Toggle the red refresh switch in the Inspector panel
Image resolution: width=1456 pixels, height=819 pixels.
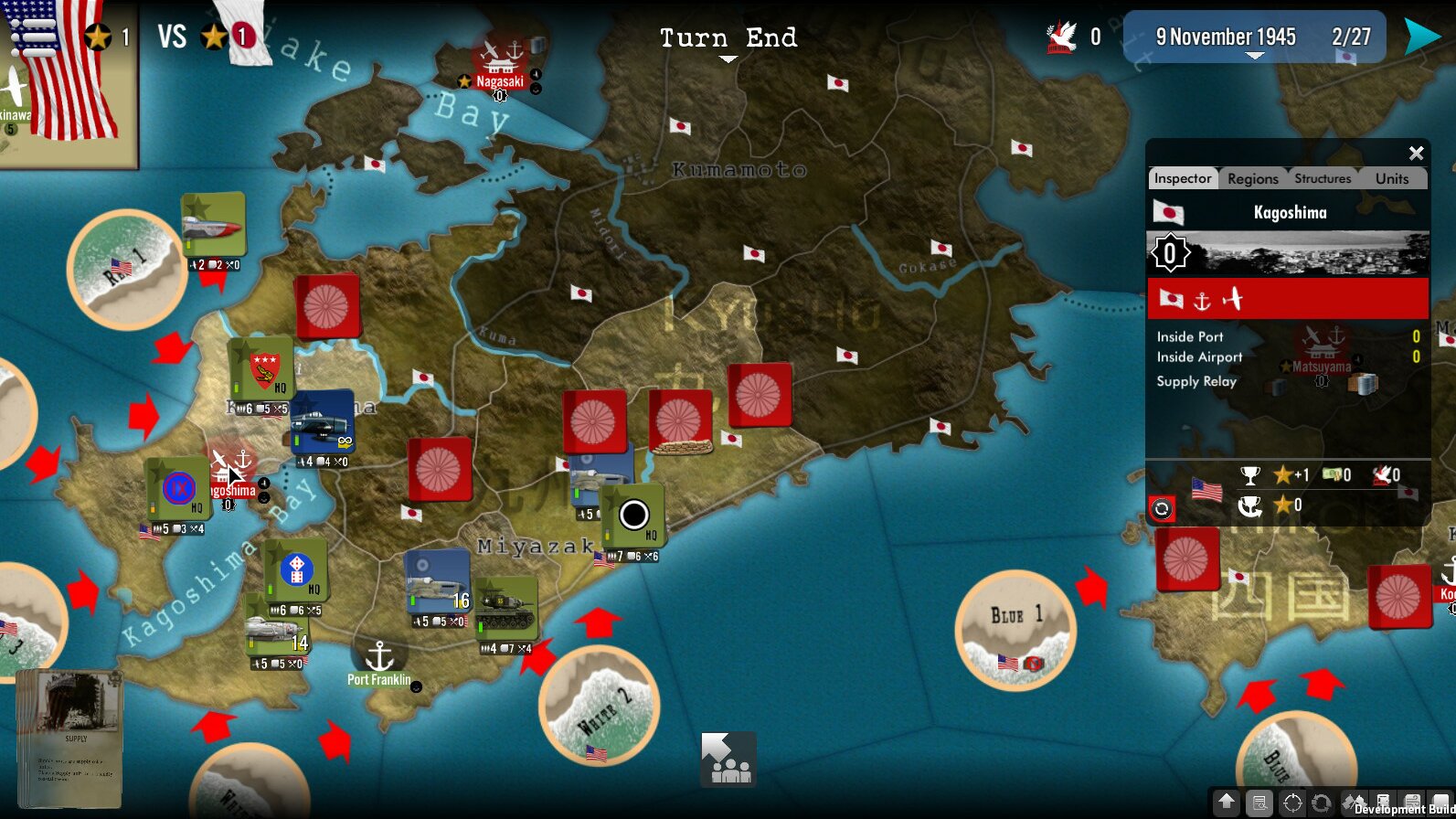tap(1162, 510)
